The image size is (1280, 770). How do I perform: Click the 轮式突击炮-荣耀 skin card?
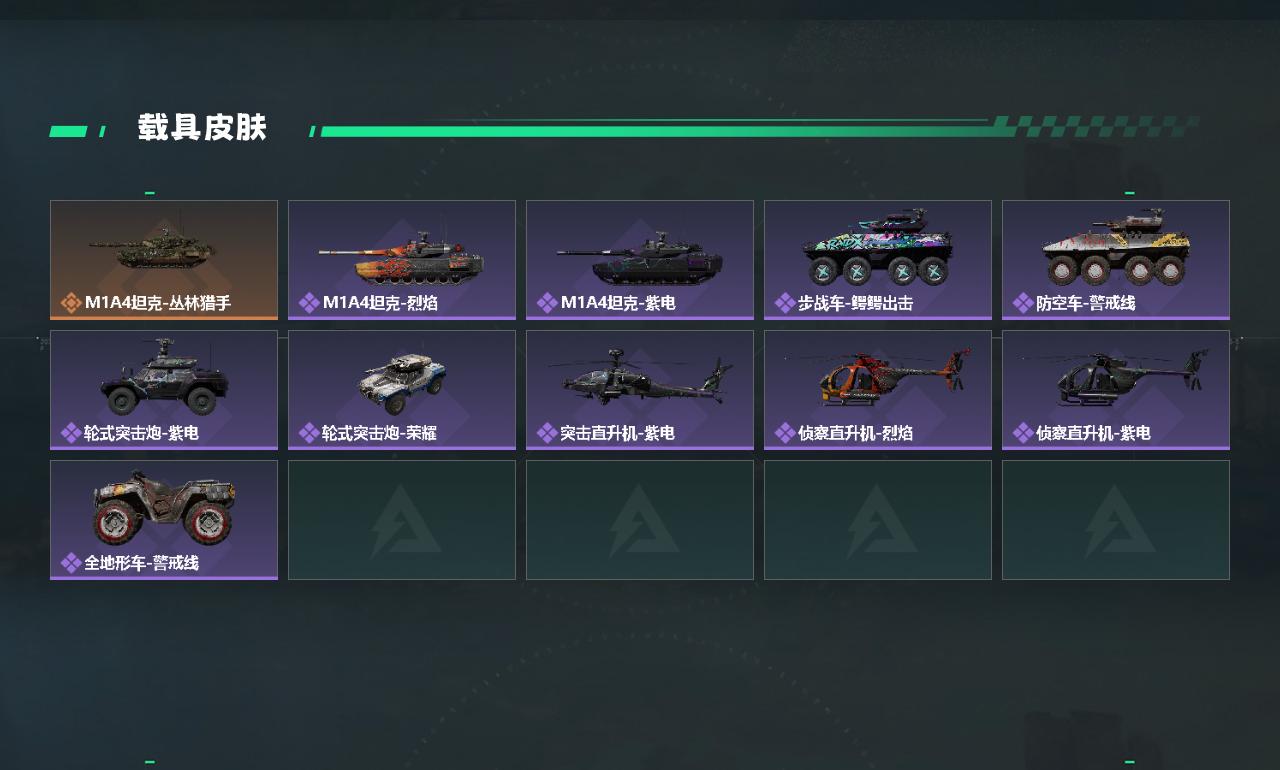tap(402, 389)
